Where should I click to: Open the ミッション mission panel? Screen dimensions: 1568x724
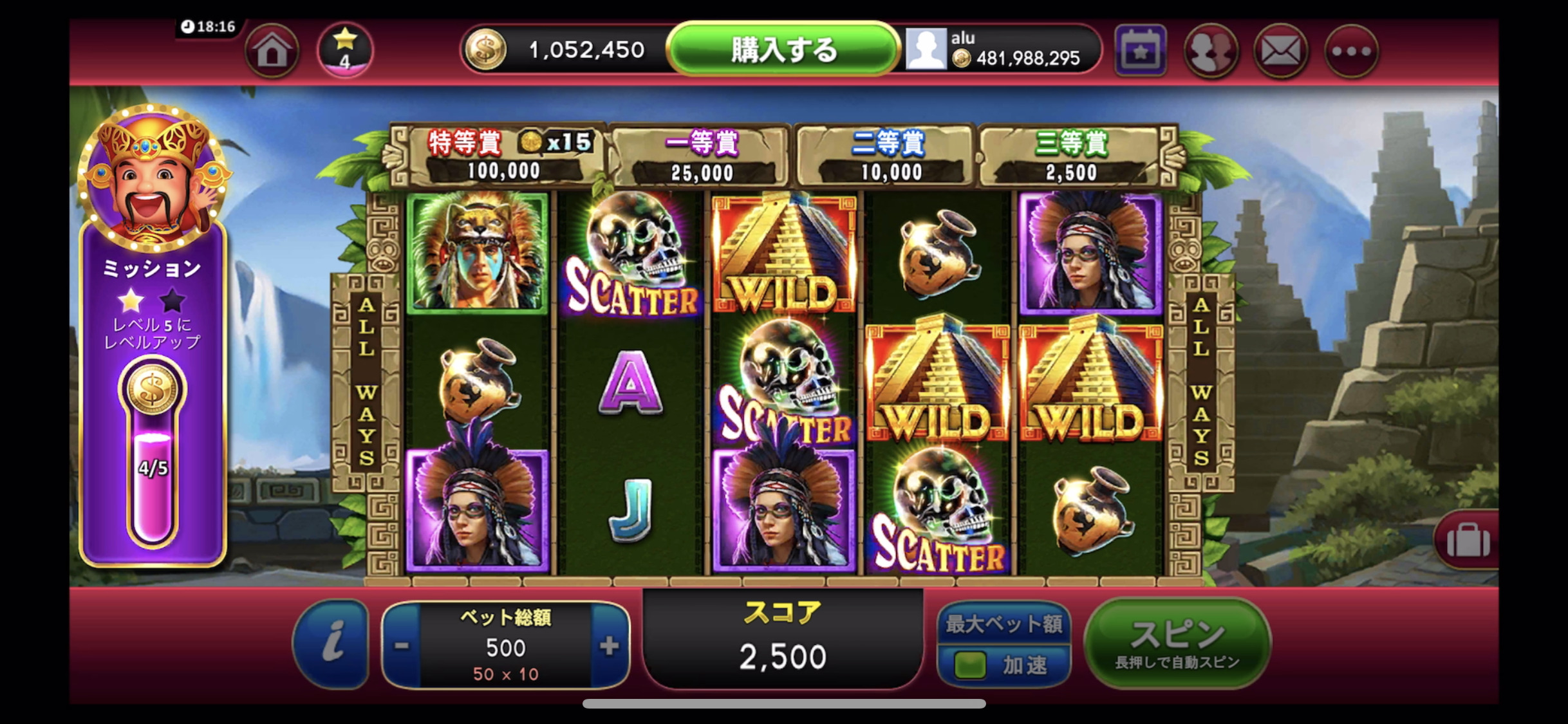pyautogui.click(x=153, y=335)
